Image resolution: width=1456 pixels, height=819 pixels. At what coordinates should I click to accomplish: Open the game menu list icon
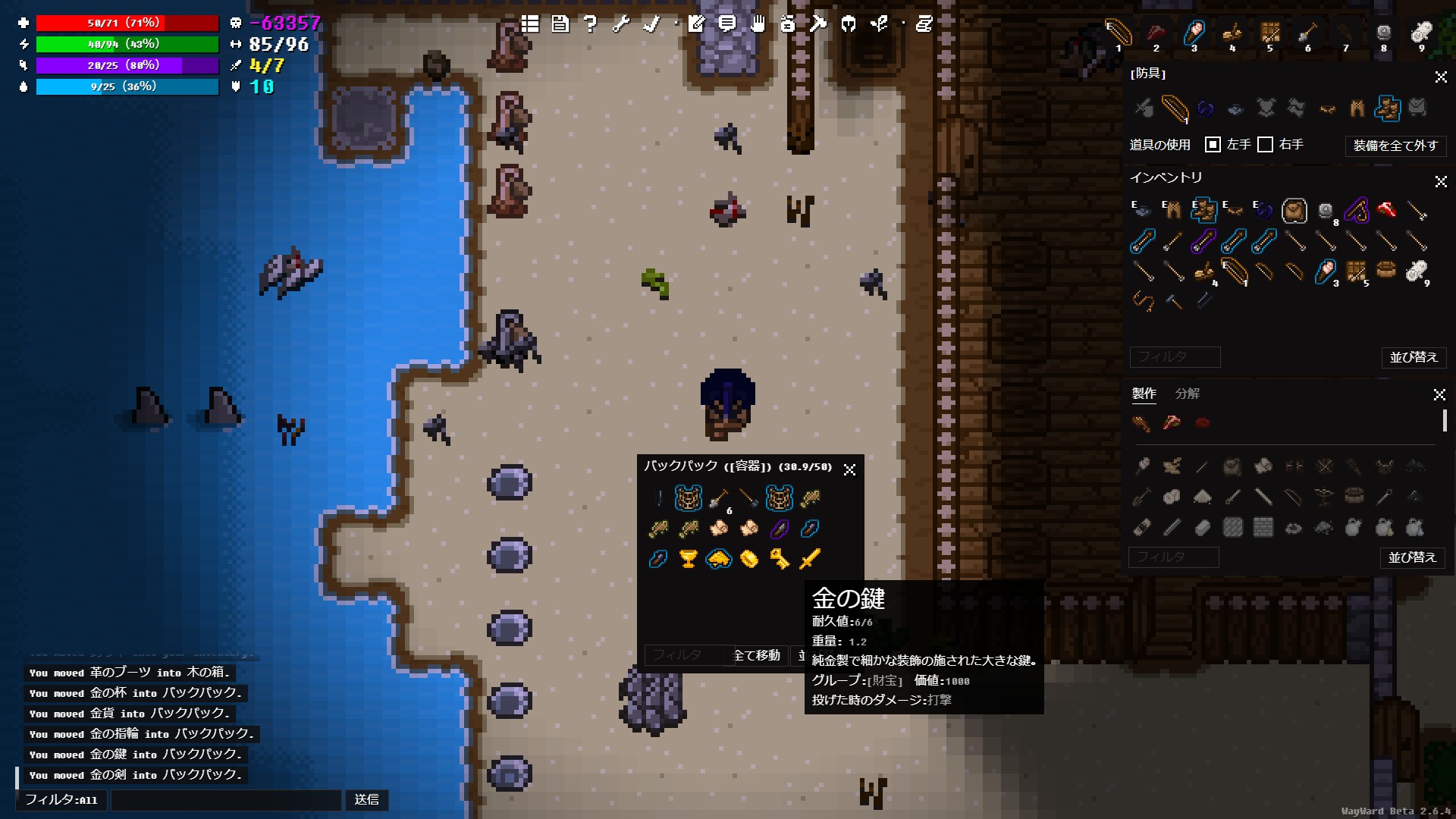pos(529,24)
